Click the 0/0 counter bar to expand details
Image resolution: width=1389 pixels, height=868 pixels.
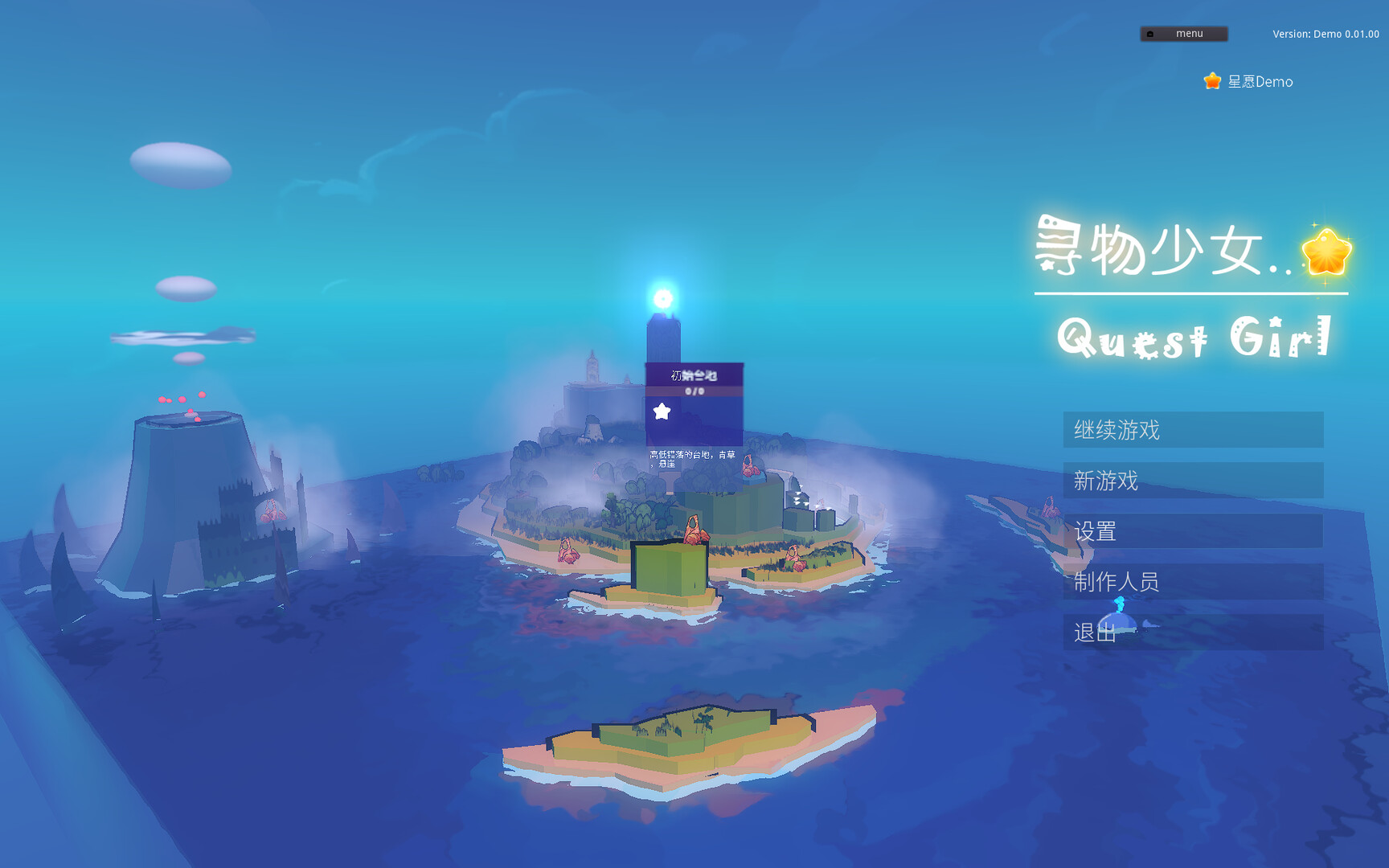click(694, 391)
